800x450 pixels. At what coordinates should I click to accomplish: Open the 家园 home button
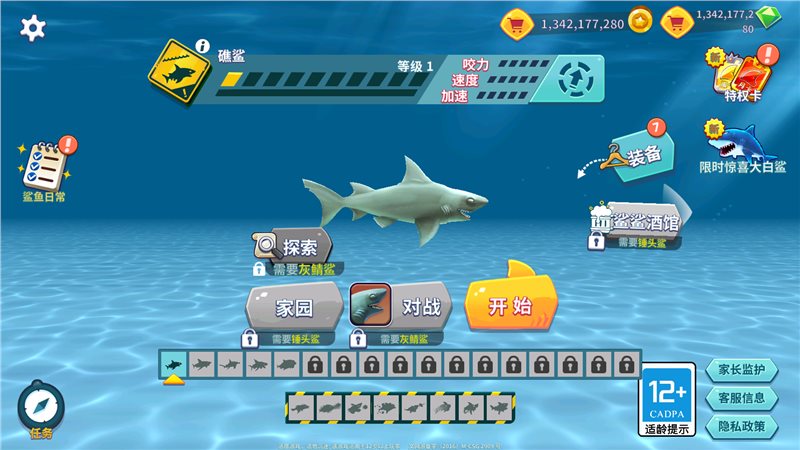coord(294,307)
